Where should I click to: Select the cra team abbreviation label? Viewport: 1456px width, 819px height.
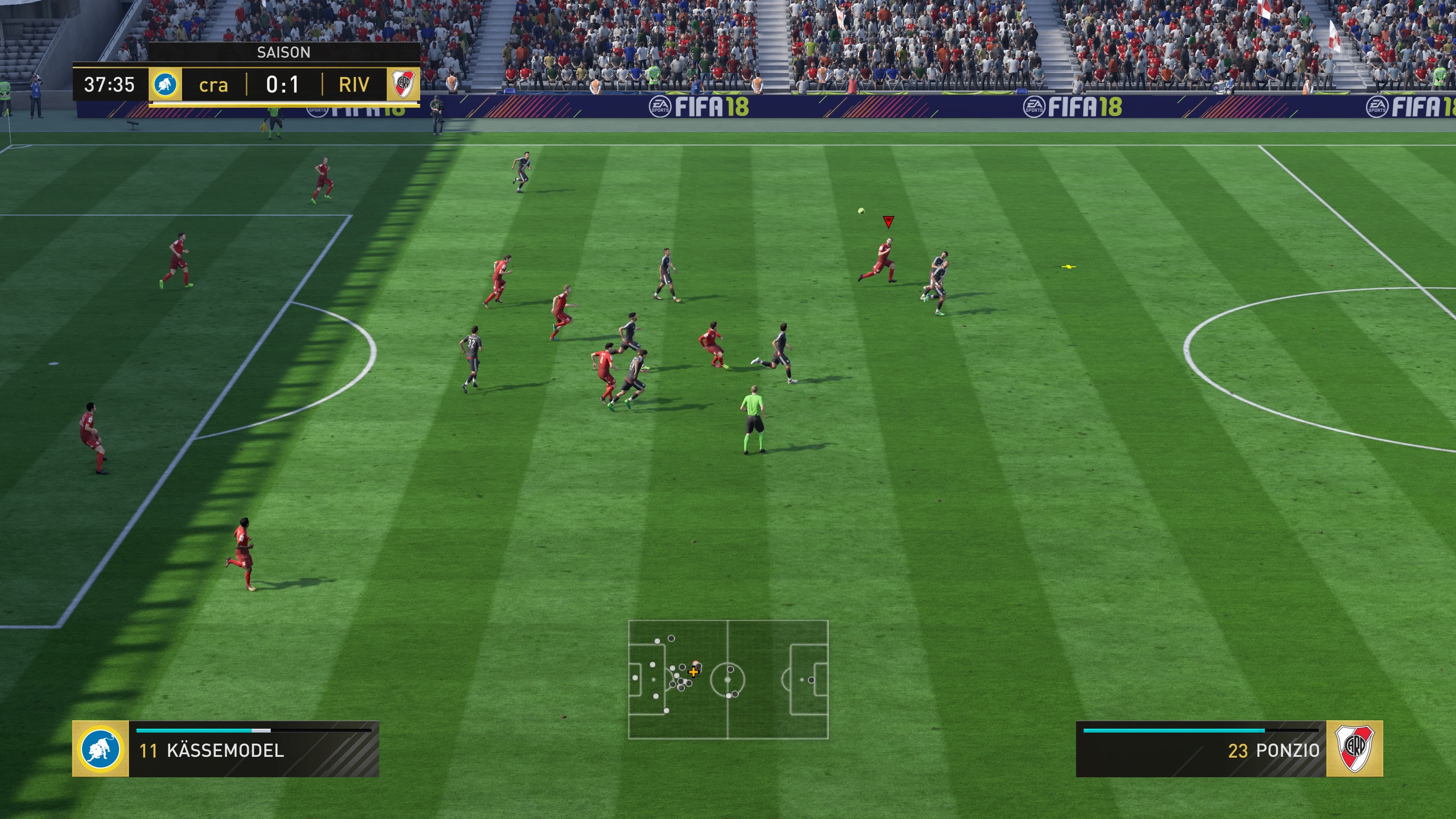213,86
